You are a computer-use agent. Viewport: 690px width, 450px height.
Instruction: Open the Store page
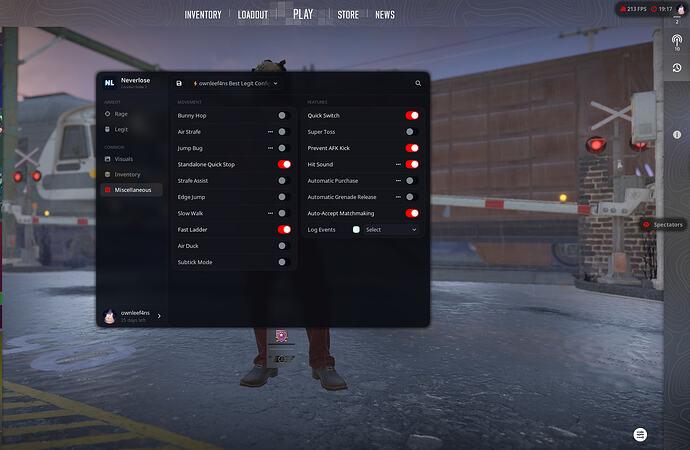(348, 15)
